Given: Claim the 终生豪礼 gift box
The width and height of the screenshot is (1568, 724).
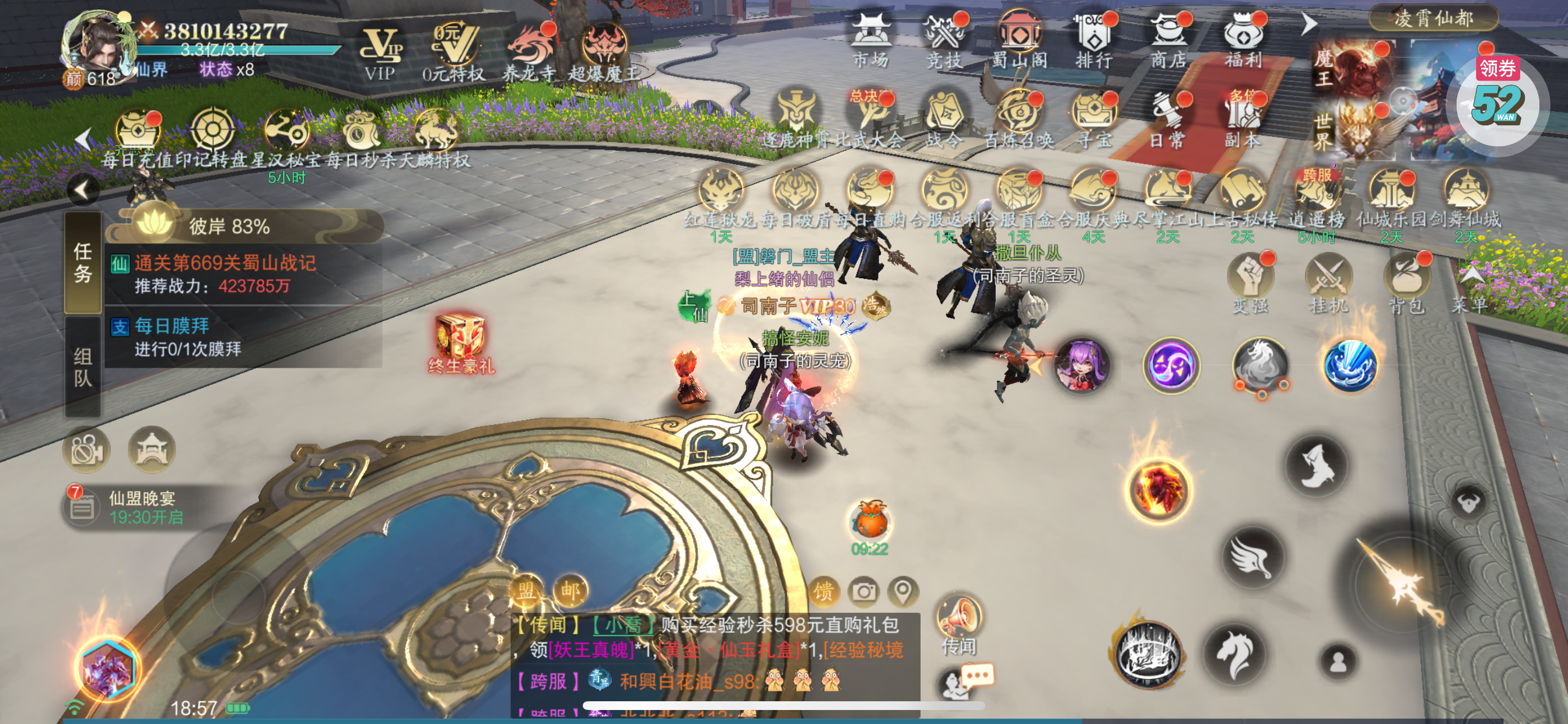Looking at the screenshot, I should (460, 343).
